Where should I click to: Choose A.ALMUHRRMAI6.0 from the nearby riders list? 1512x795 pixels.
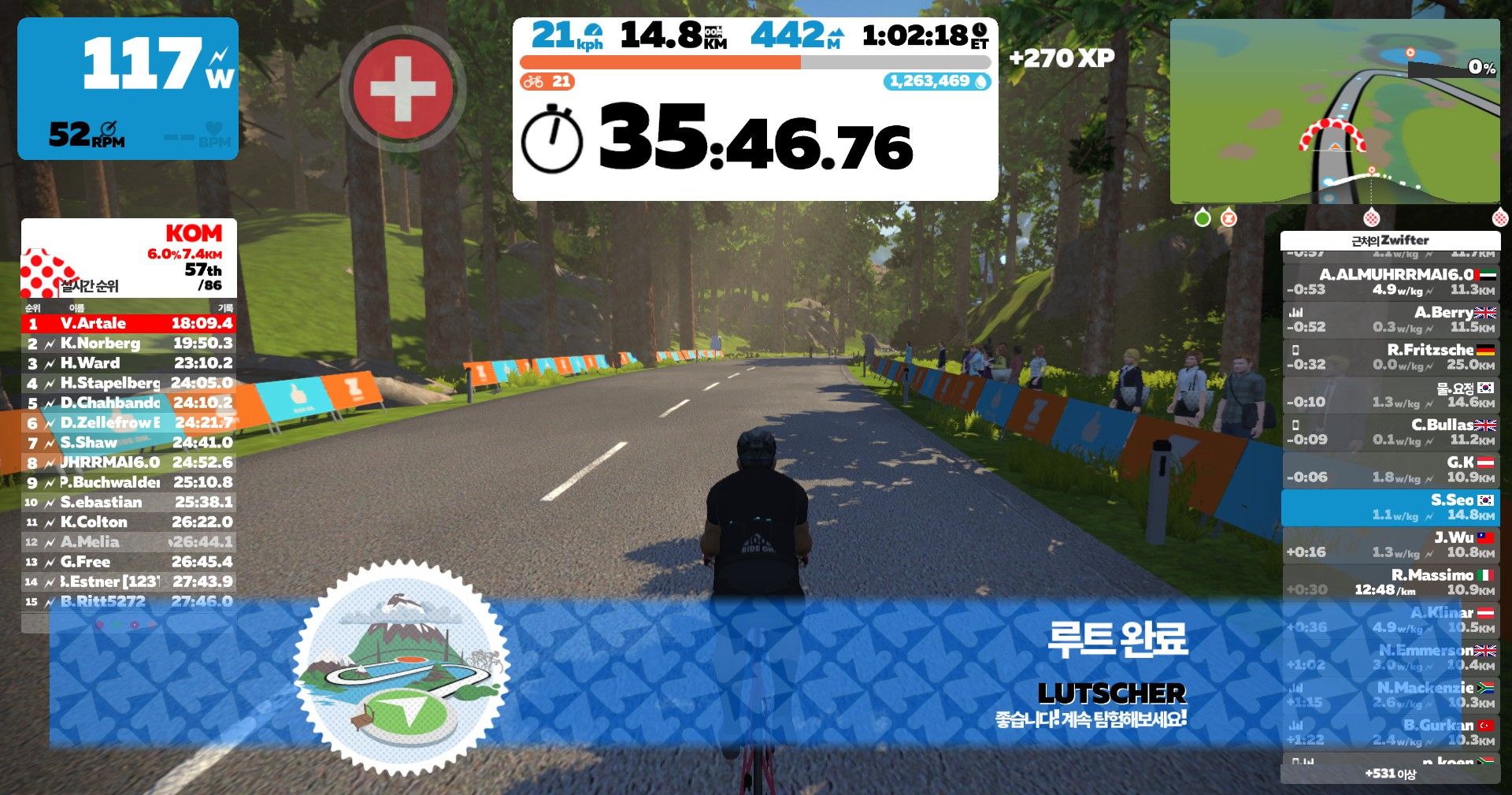tap(1390, 281)
